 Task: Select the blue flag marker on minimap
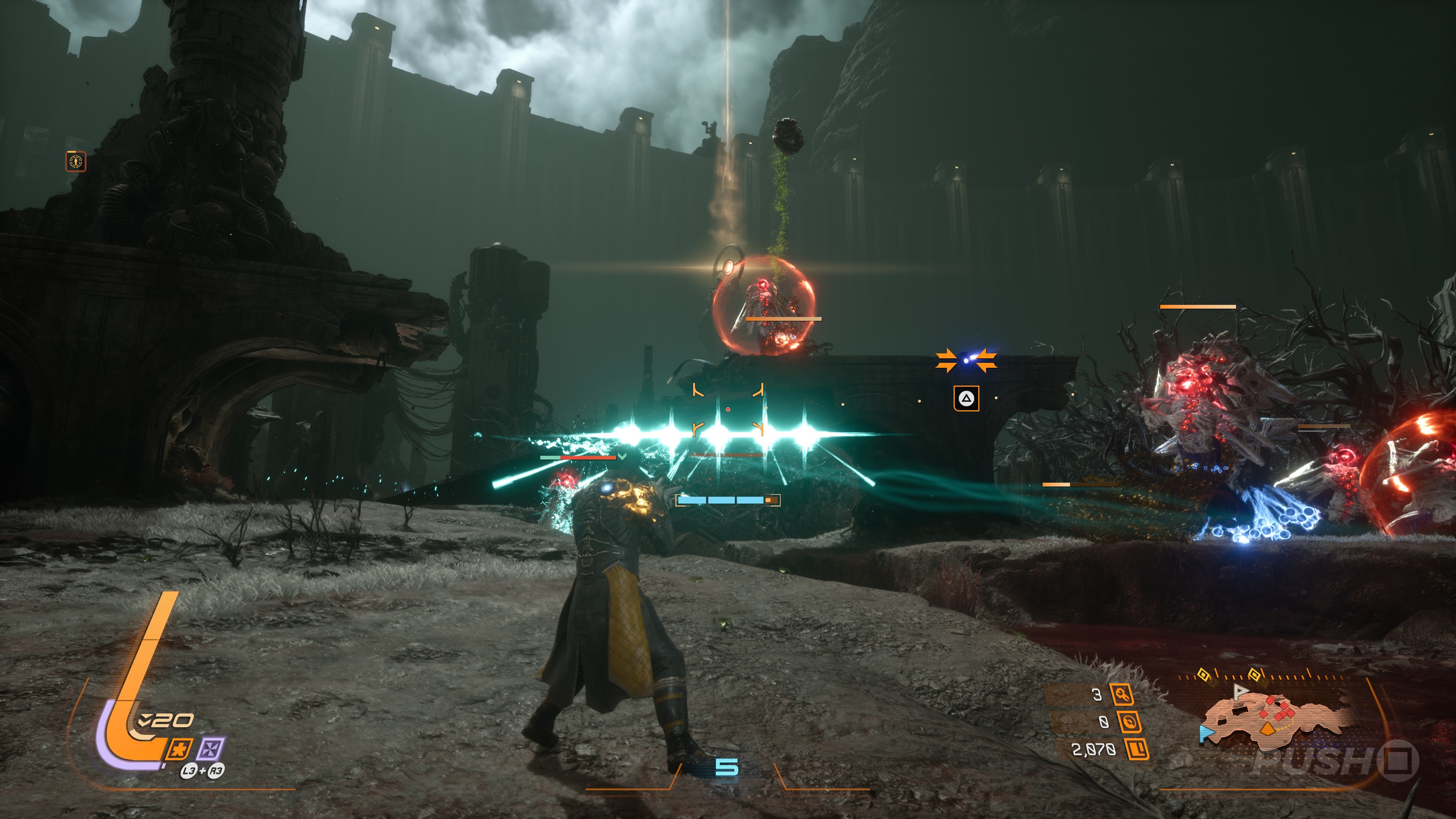pyautogui.click(x=1206, y=734)
